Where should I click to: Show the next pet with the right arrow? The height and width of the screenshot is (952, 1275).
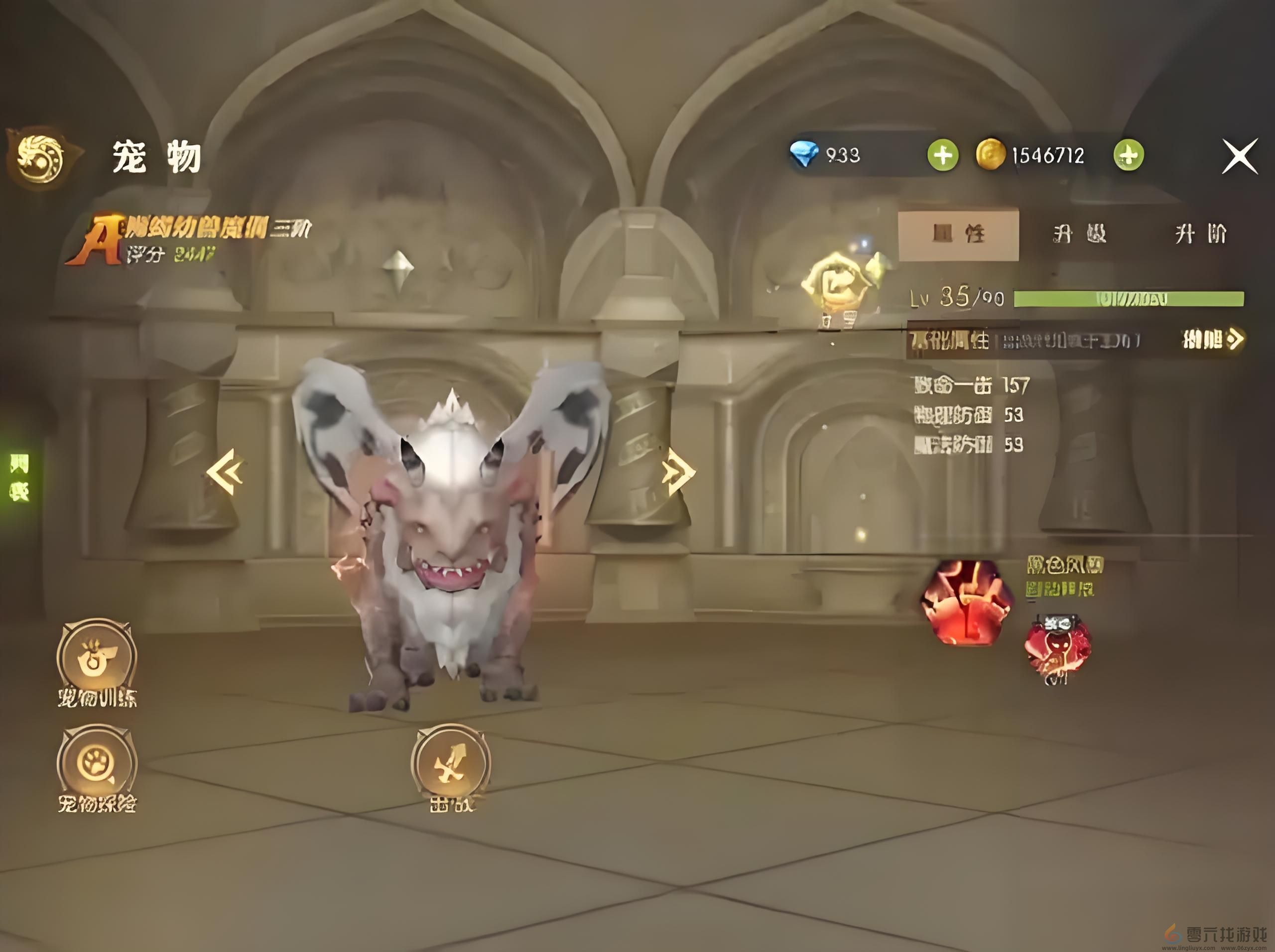[678, 472]
